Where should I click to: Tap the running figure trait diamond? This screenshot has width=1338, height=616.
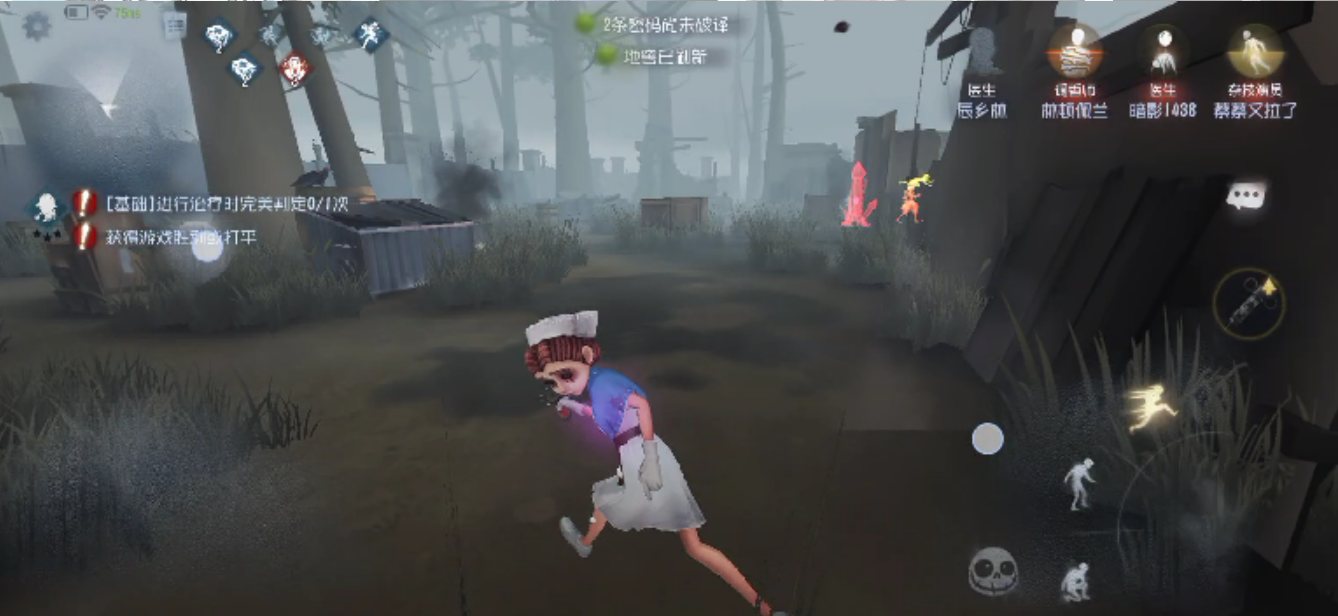371,35
